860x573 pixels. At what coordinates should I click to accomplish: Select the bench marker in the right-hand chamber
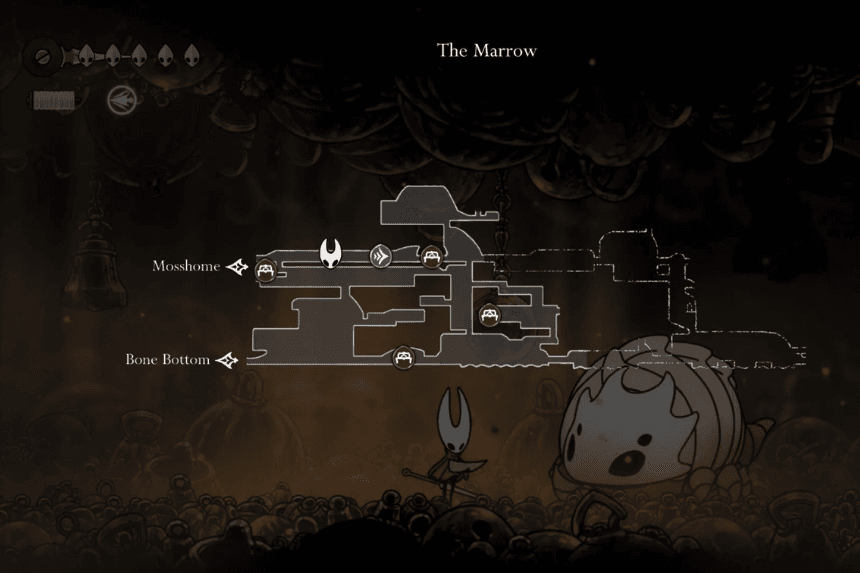pyautogui.click(x=489, y=315)
